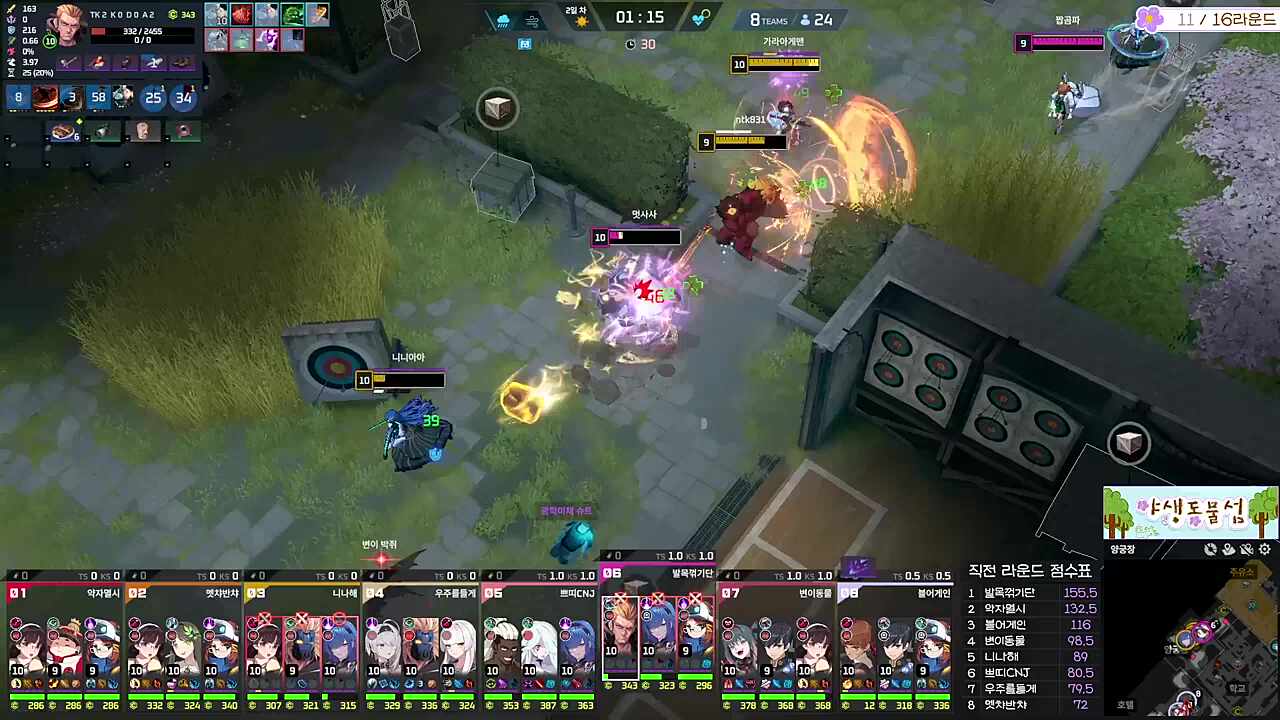
Task: Toggle the sun icon under 2일 차 label
Action: tap(583, 22)
